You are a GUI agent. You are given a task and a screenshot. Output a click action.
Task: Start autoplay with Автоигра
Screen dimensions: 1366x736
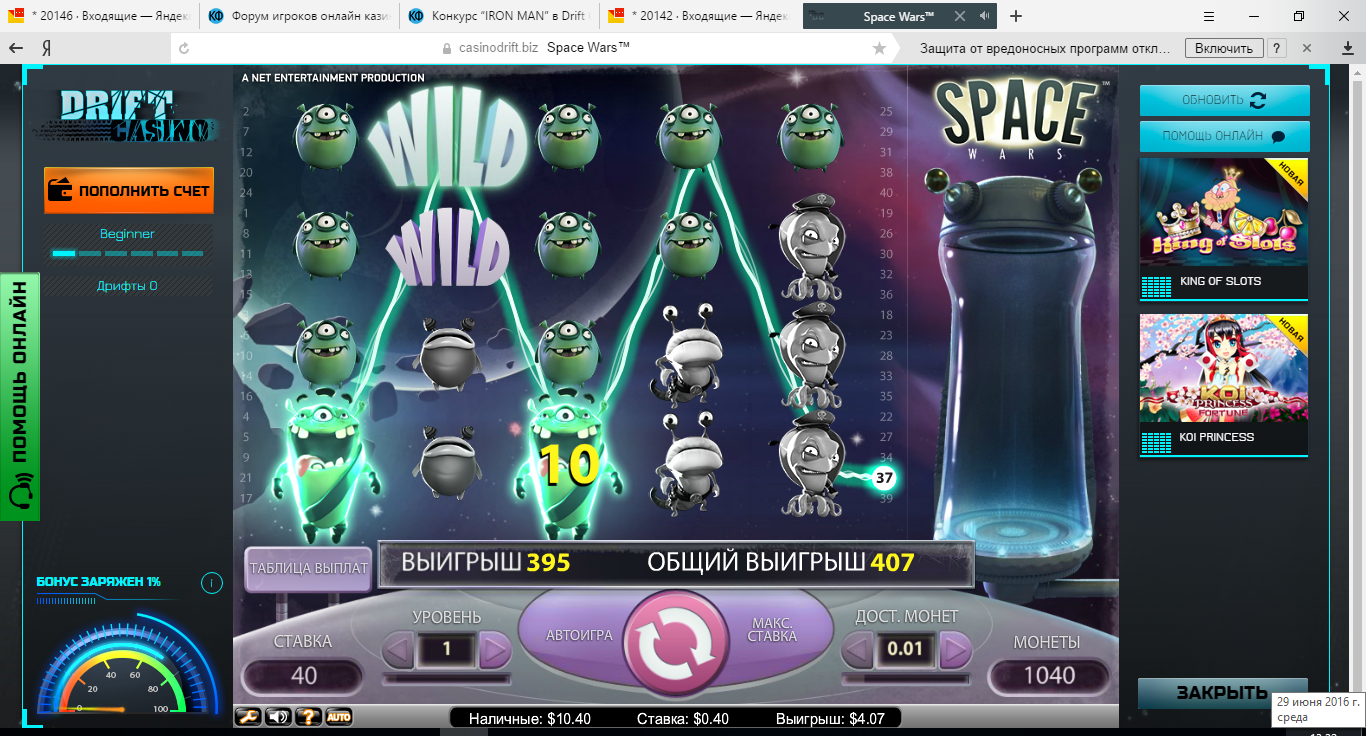coord(579,635)
